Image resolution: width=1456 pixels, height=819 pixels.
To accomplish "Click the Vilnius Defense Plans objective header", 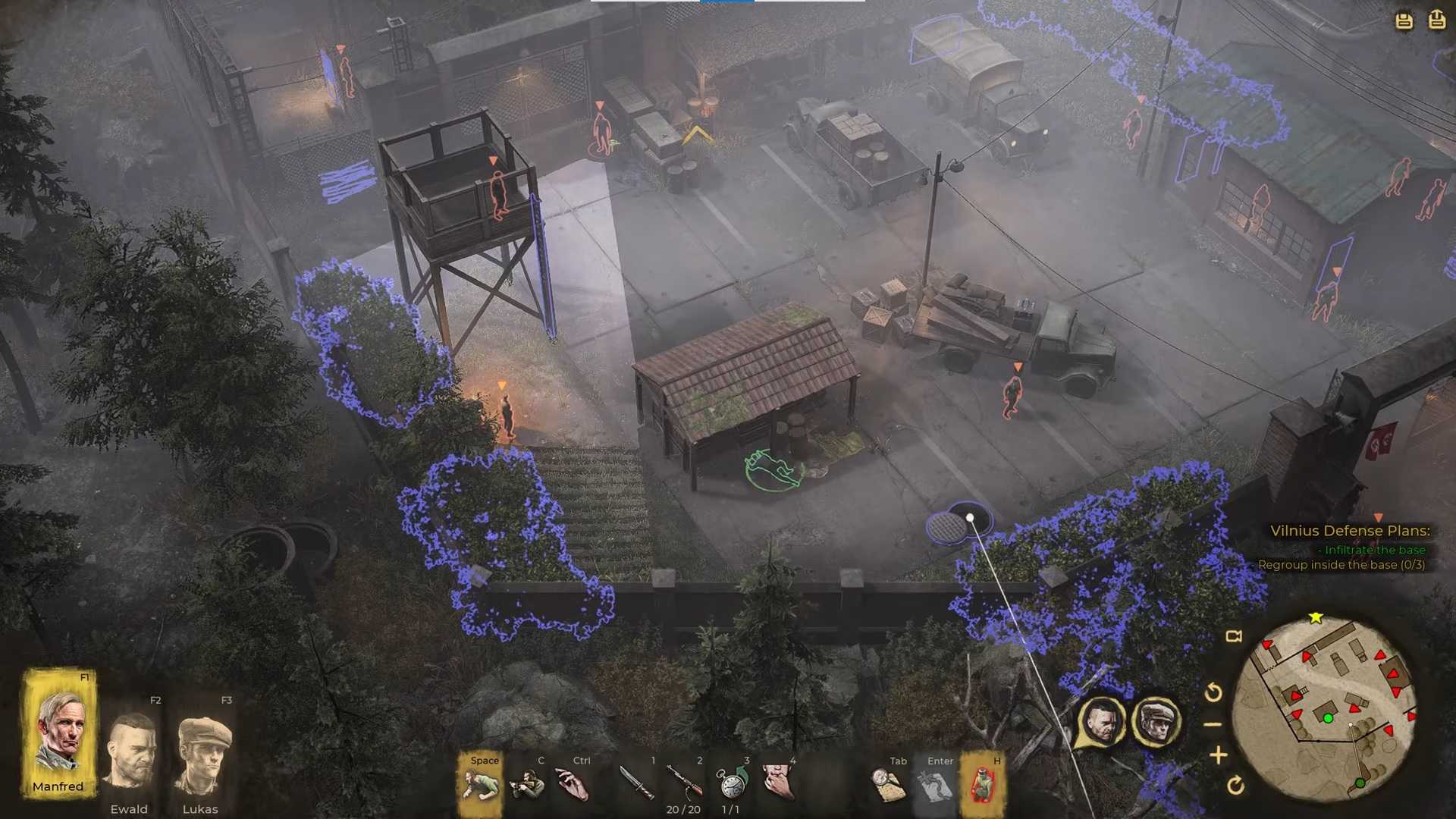I will point(1350,530).
